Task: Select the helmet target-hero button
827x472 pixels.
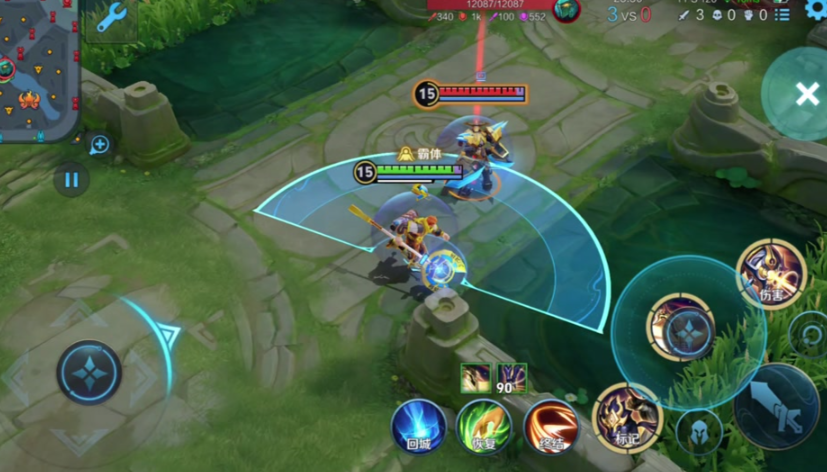Action: click(x=699, y=431)
